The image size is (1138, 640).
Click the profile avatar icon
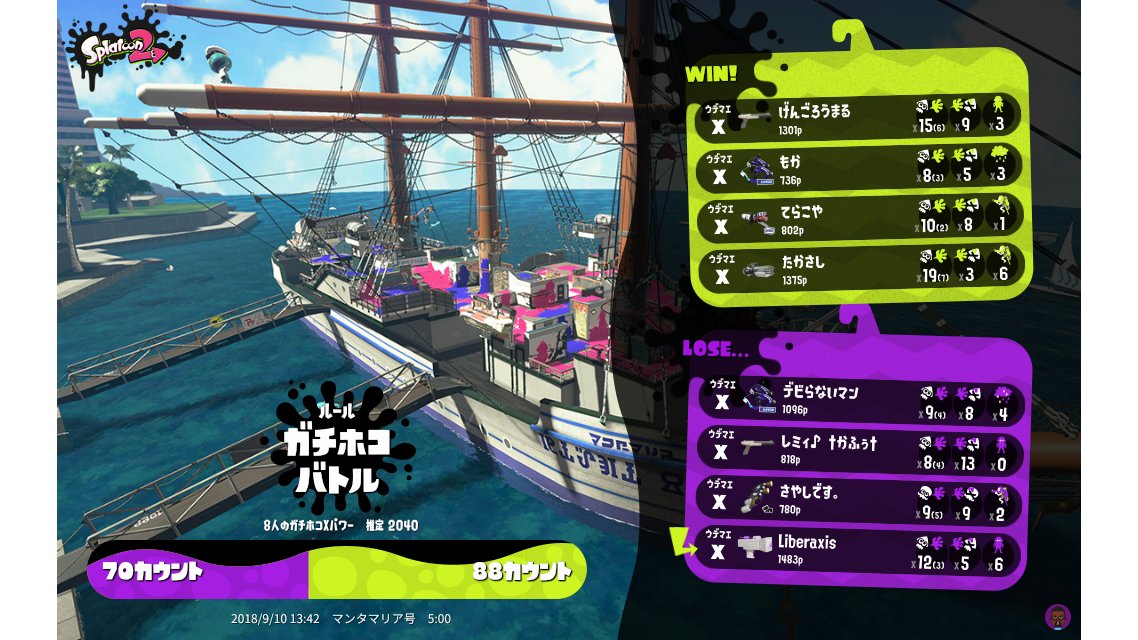(x=1056, y=615)
